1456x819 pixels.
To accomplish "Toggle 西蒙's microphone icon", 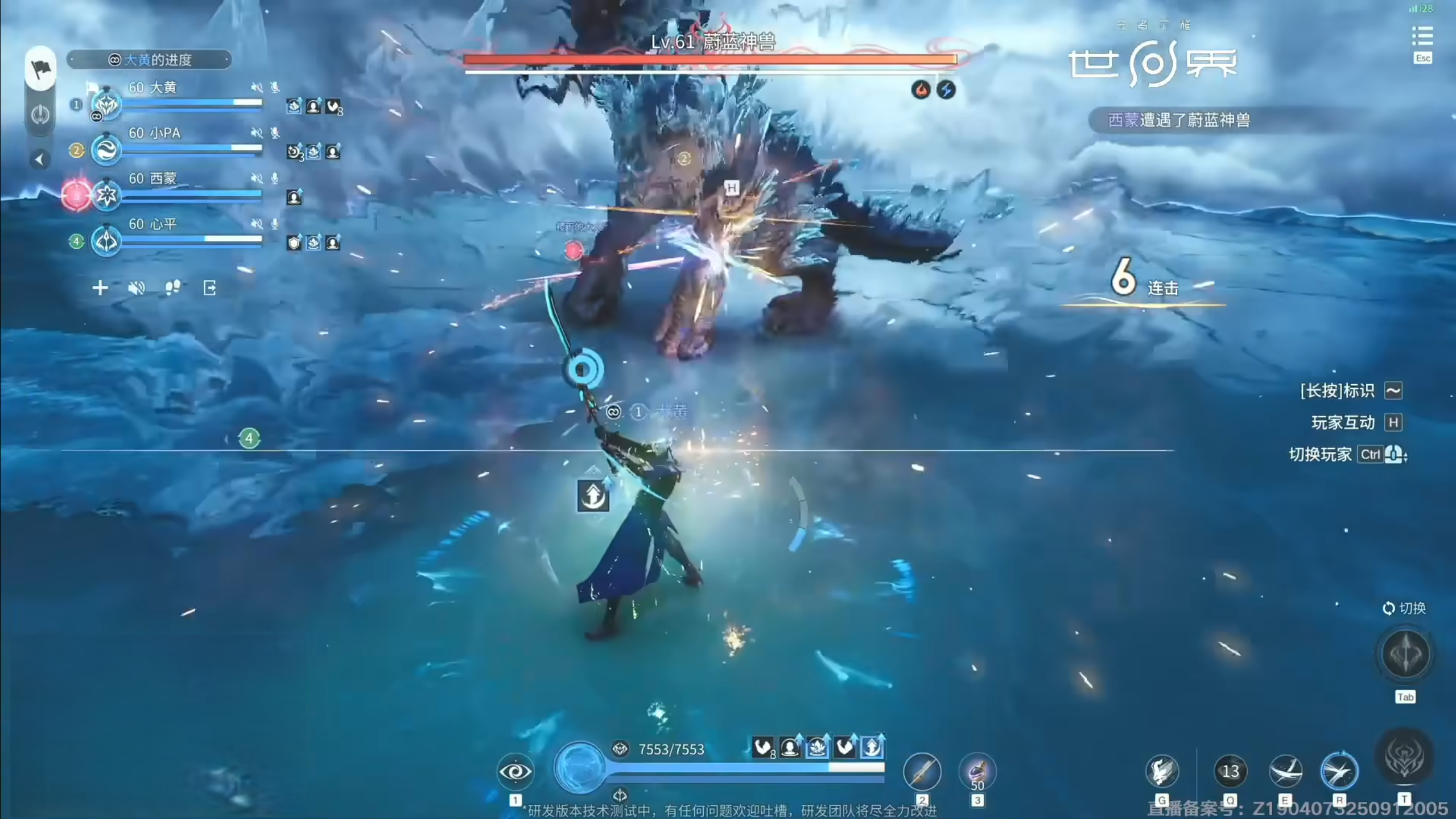I will (x=275, y=178).
